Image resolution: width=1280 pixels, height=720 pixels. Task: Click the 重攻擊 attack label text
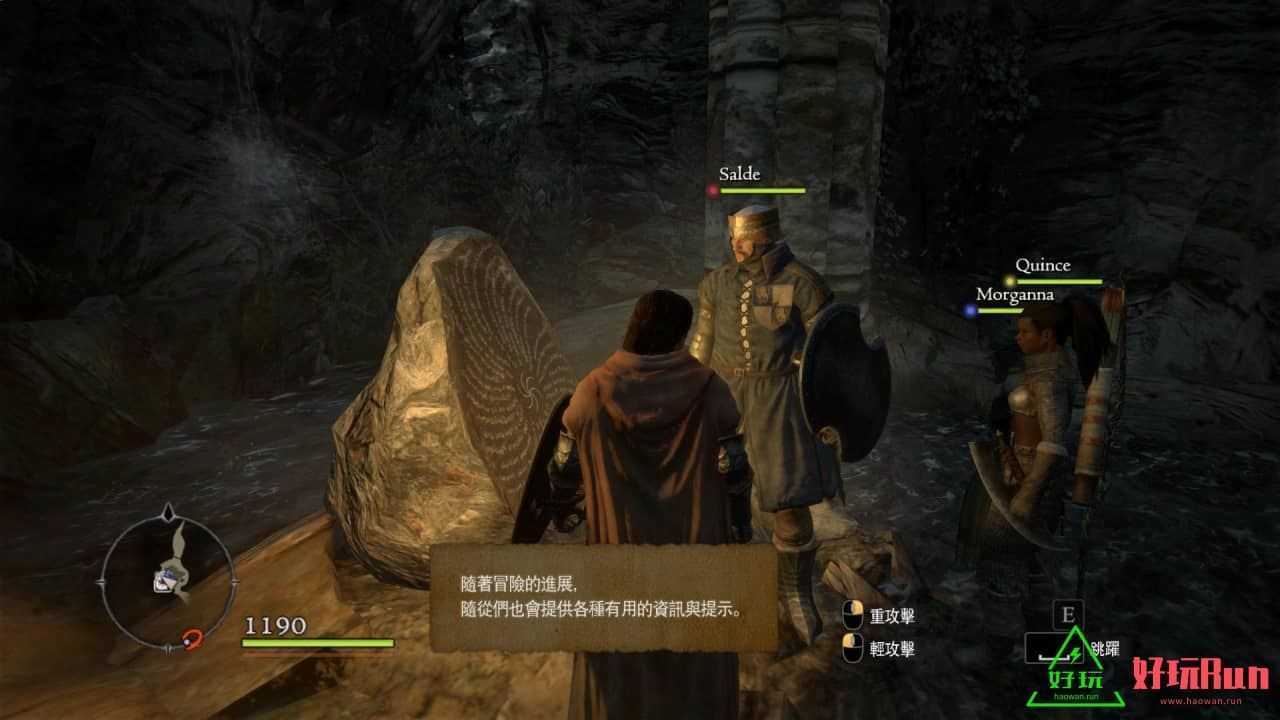[893, 614]
